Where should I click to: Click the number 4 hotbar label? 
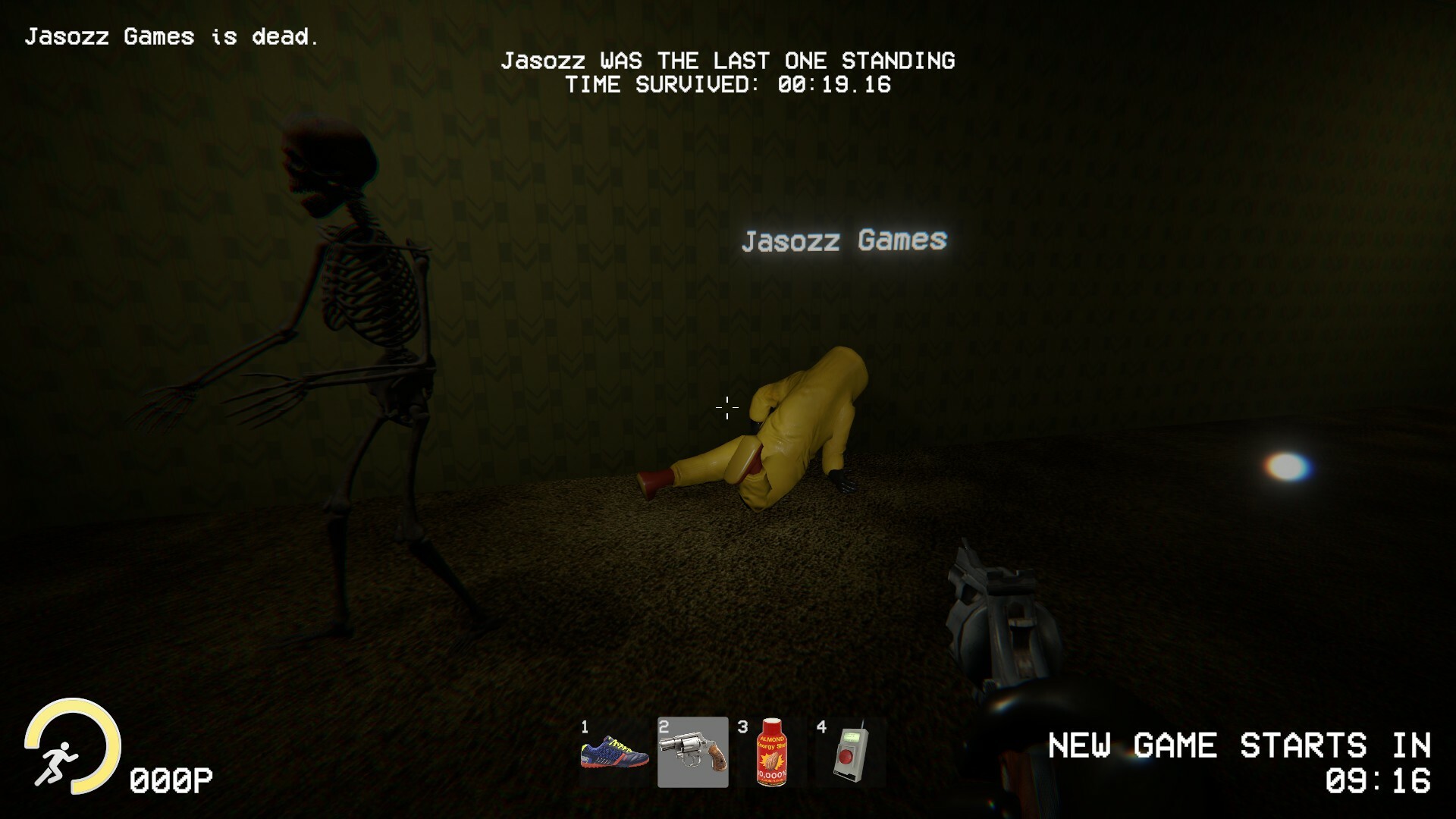[820, 726]
